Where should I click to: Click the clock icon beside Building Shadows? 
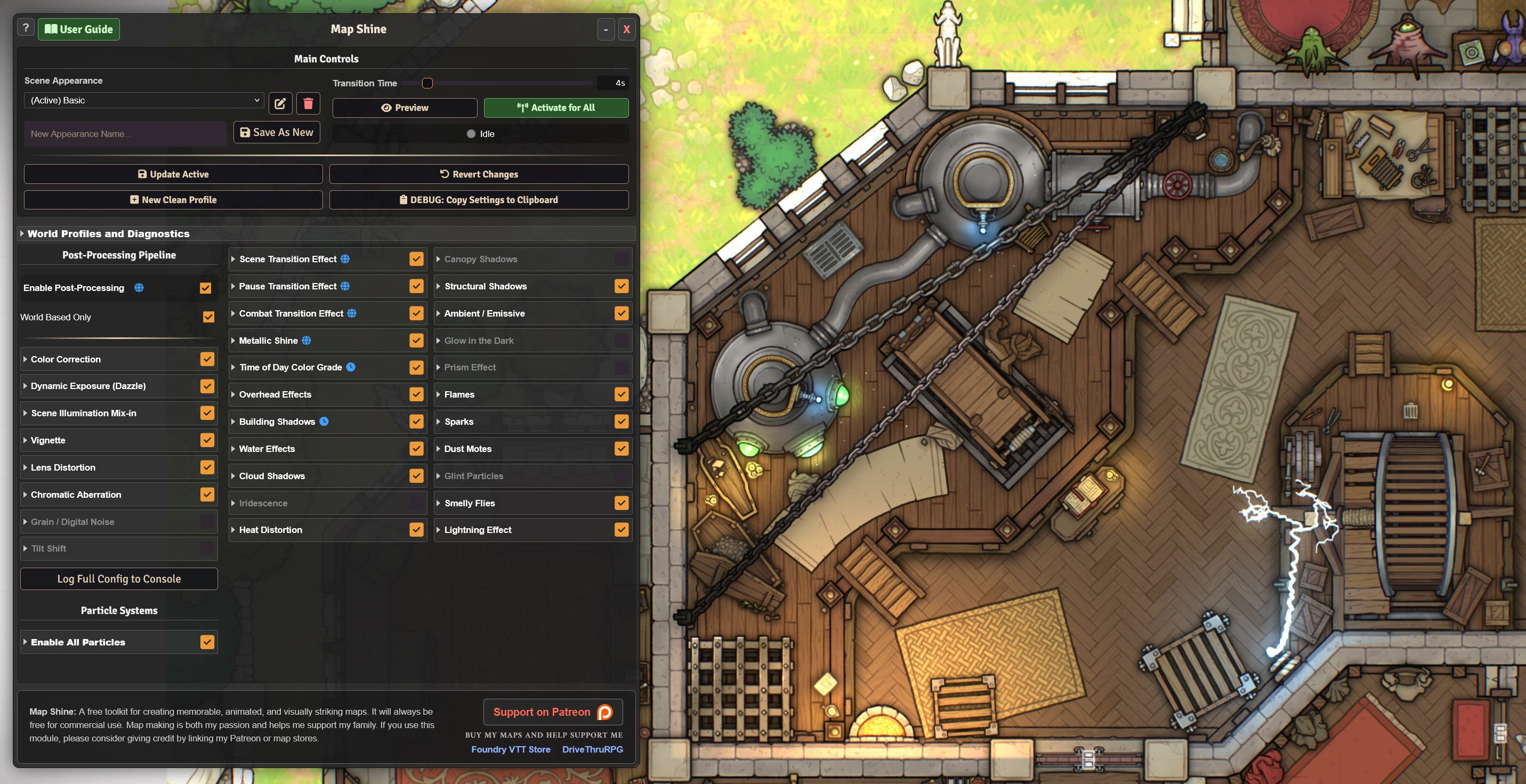323,421
